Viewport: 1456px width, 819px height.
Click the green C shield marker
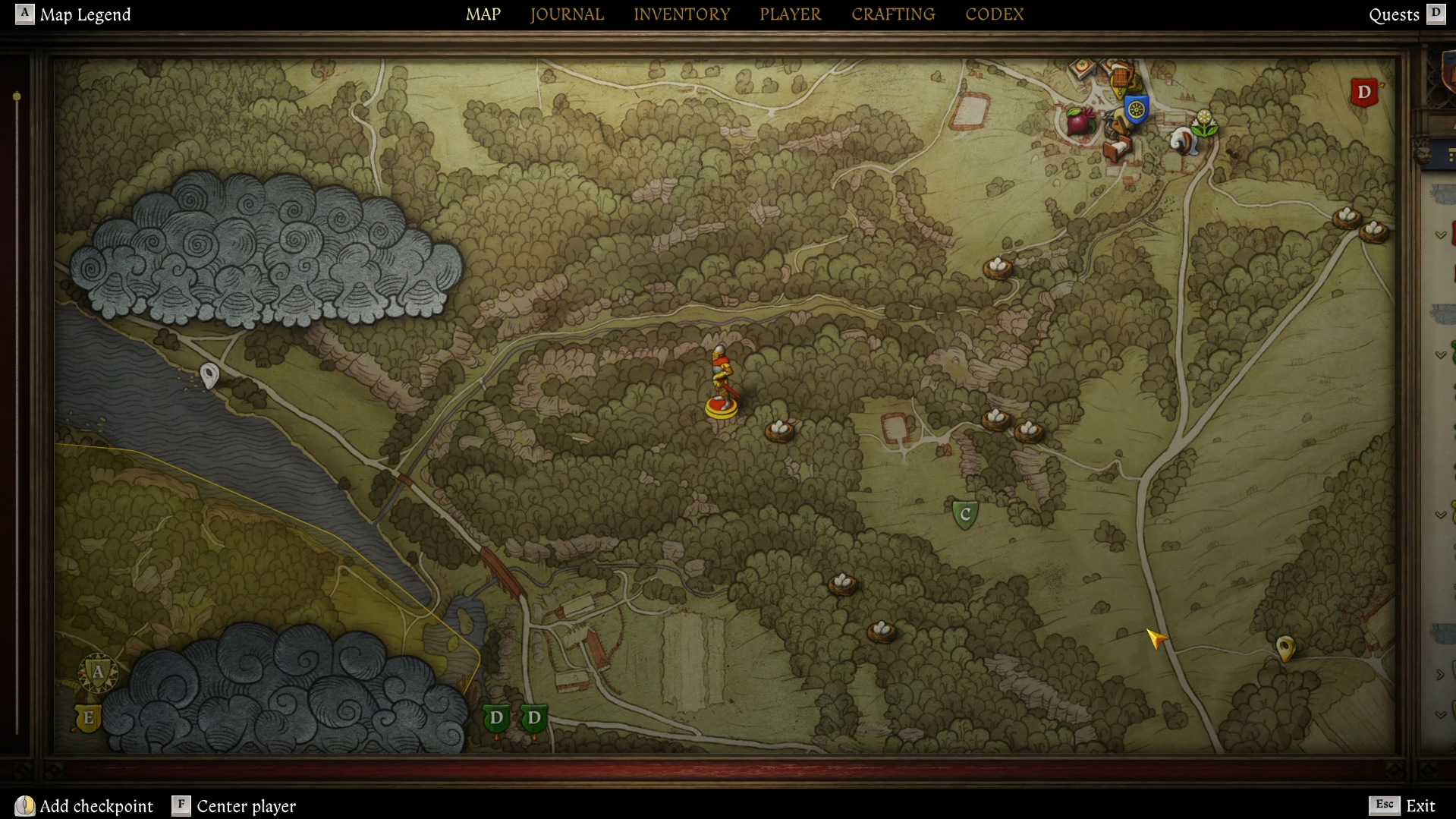tap(964, 513)
